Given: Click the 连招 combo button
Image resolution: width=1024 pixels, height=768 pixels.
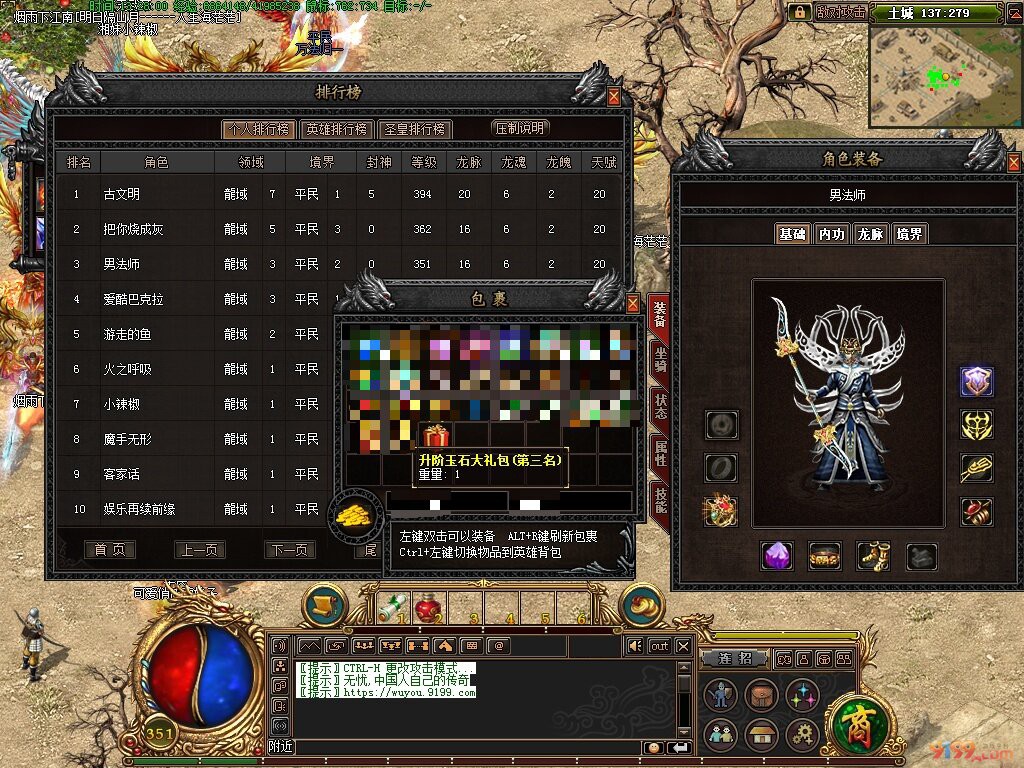Looking at the screenshot, I should (x=734, y=659).
